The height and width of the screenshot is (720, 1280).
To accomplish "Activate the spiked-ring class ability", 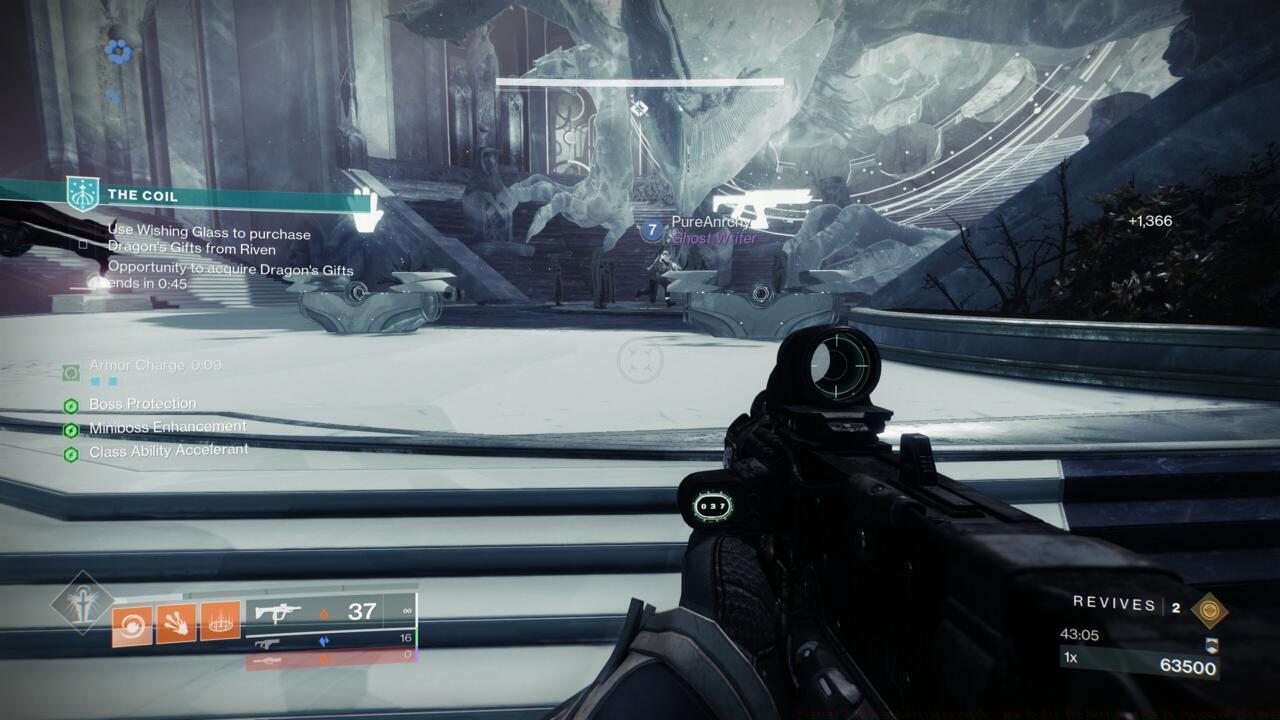I will point(220,622).
